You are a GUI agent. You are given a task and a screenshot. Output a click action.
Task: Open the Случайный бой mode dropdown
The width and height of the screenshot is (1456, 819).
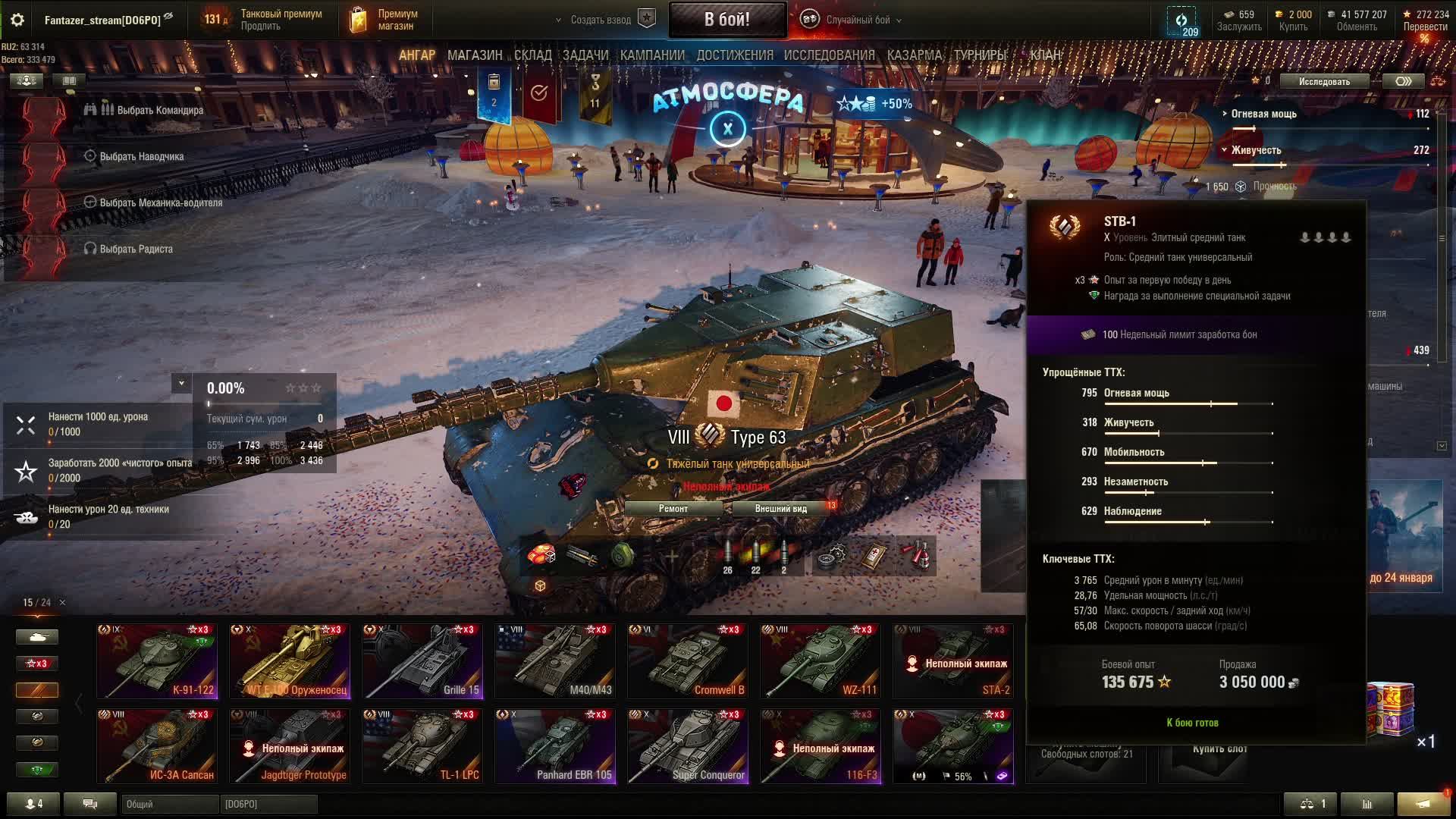tap(857, 20)
